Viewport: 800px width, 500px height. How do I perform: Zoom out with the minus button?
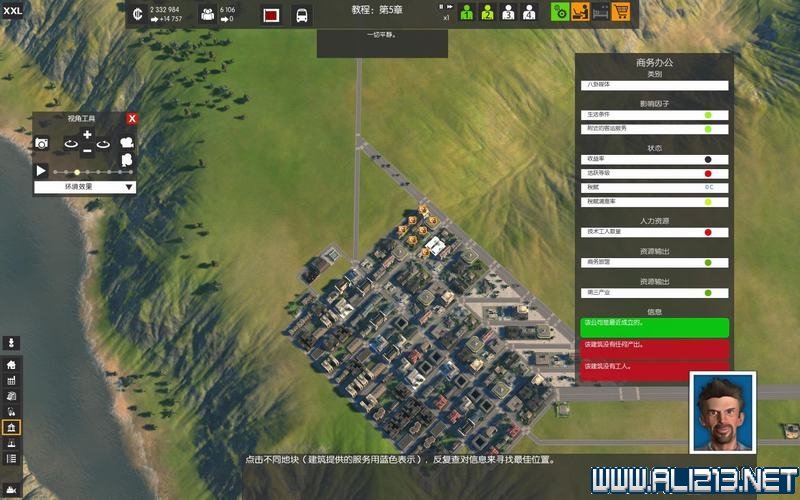tap(87, 151)
